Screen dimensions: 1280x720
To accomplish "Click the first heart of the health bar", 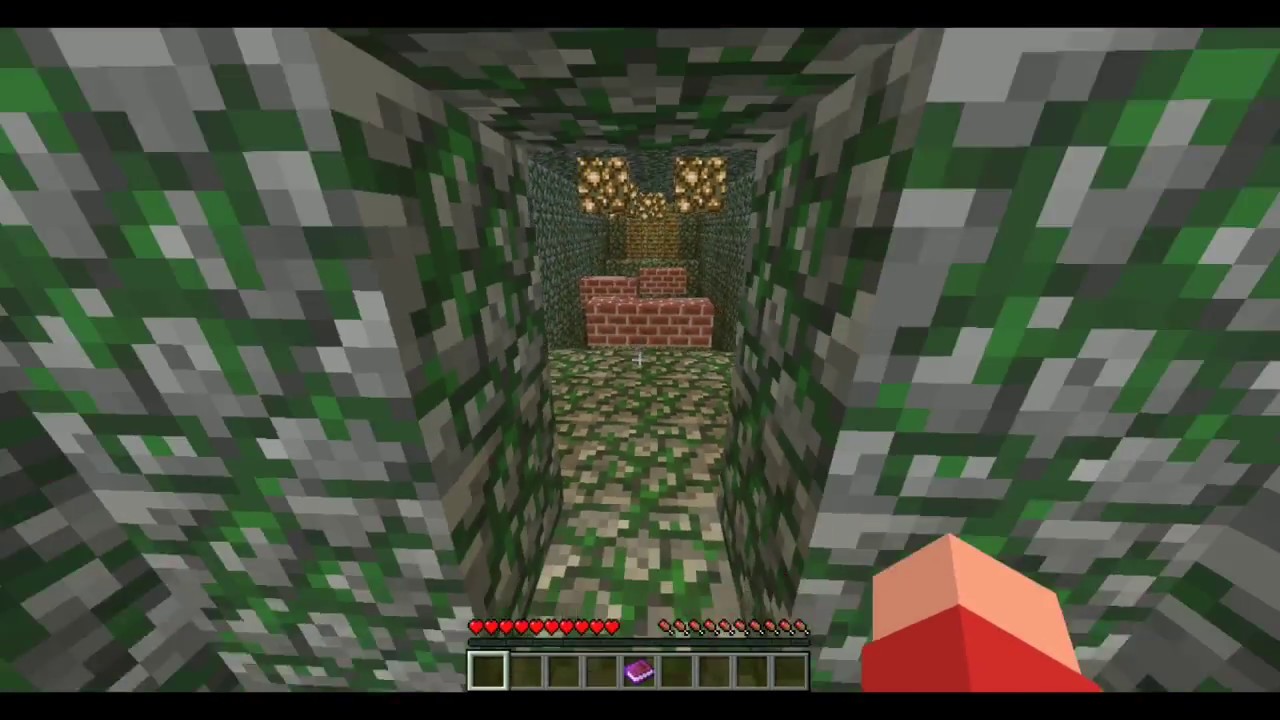I will [x=476, y=627].
